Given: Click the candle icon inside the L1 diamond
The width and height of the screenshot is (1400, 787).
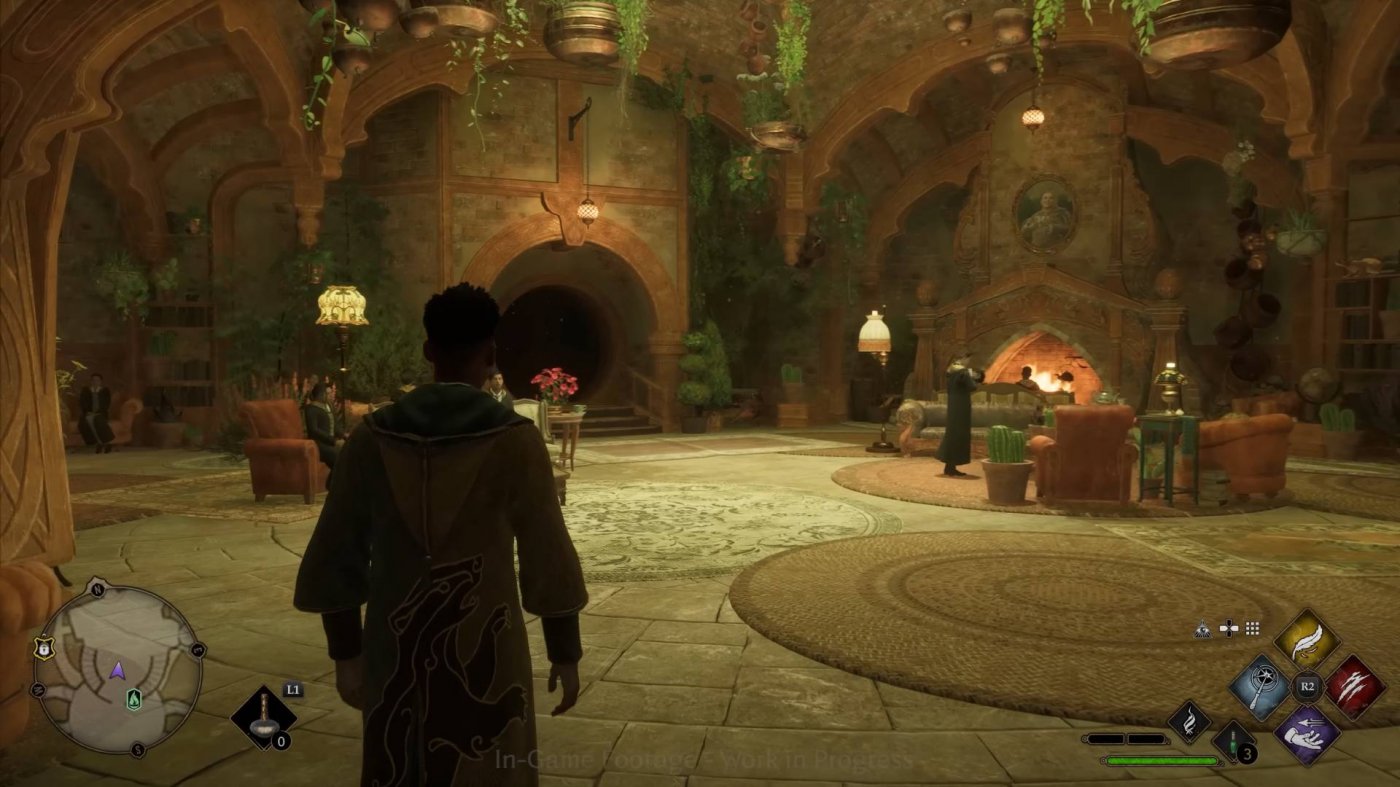Looking at the screenshot, I should pyautogui.click(x=265, y=716).
